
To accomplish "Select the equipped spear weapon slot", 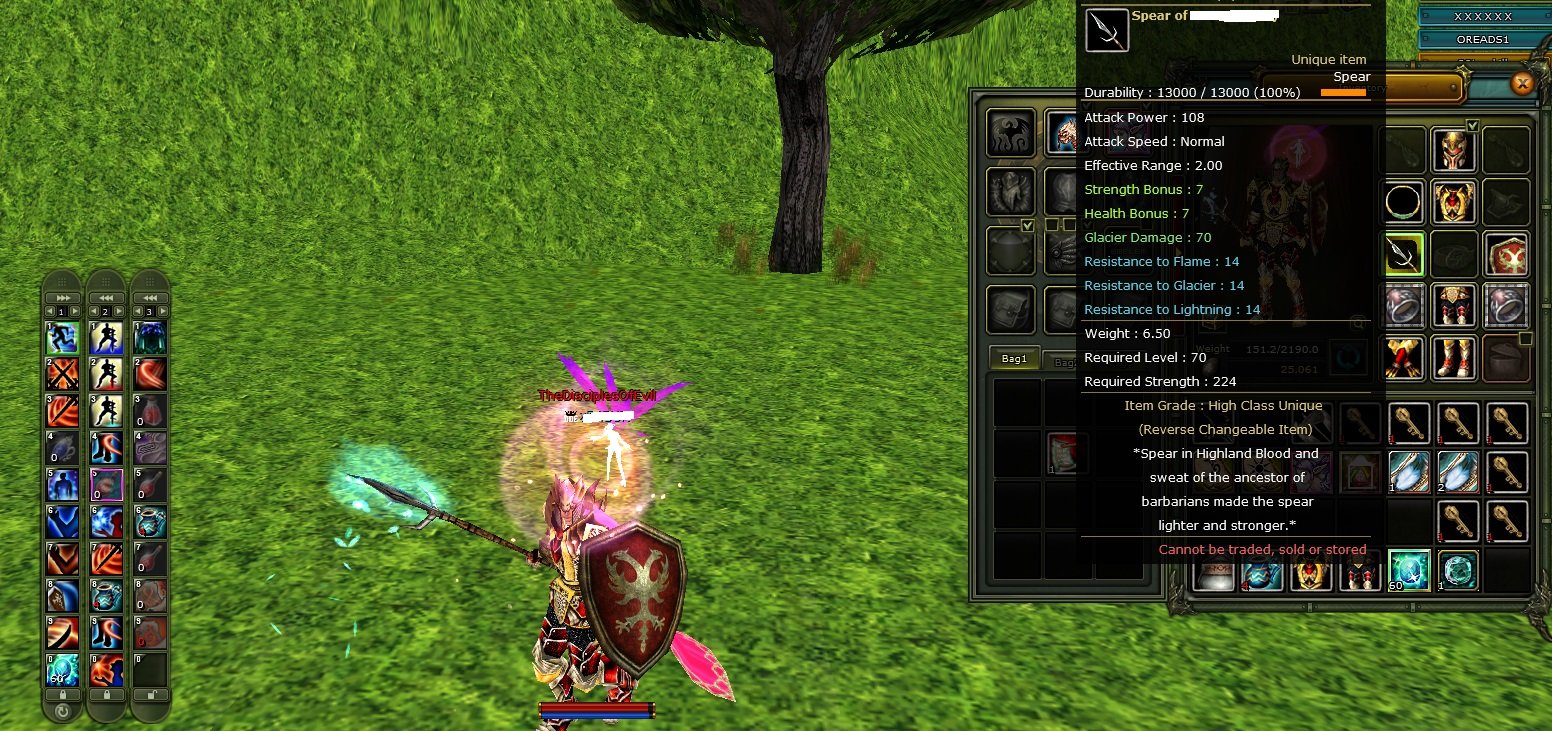I will (x=1403, y=255).
